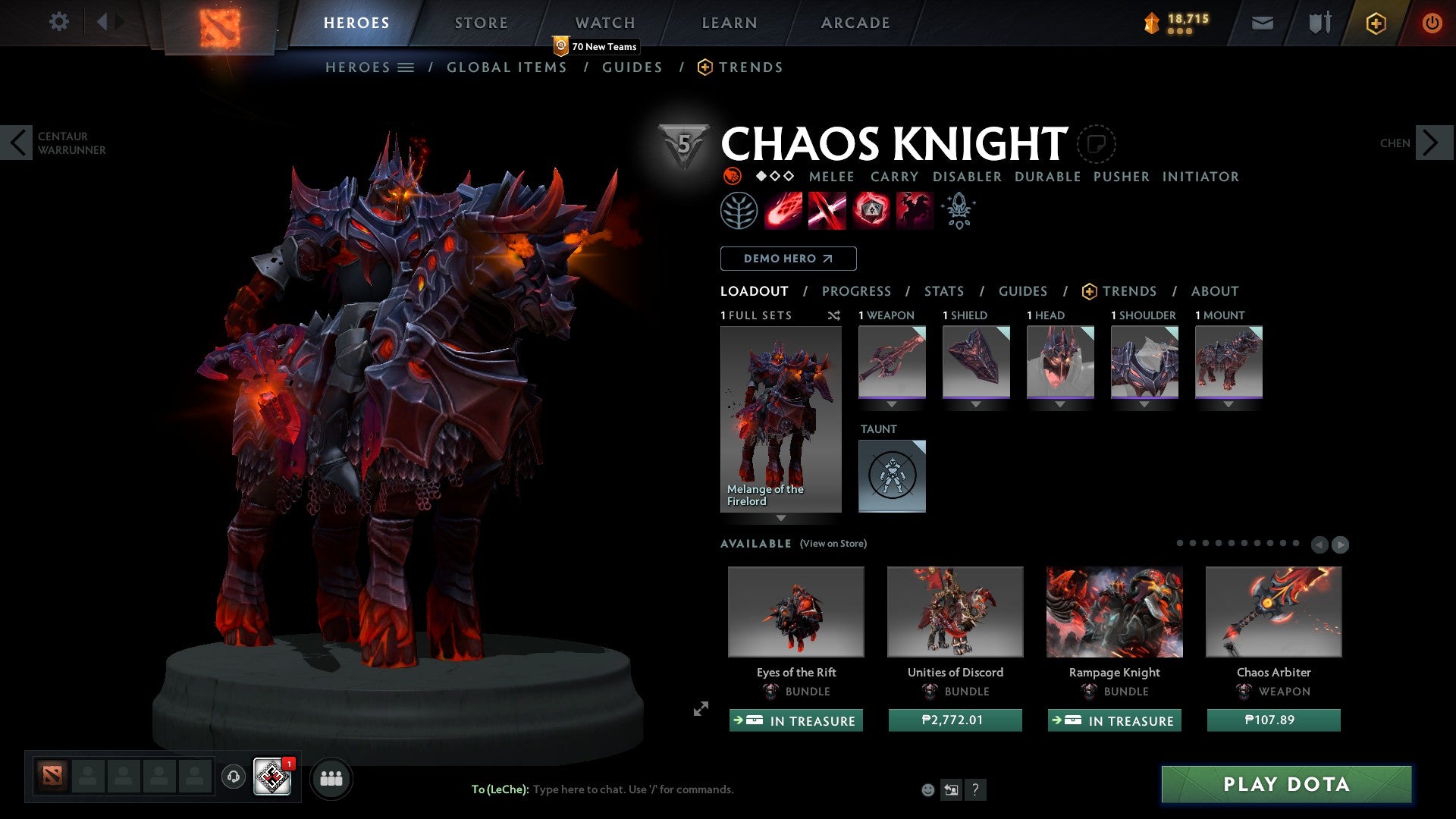Image resolution: width=1456 pixels, height=819 pixels.
Task: View the Chaos Bolt ability icon
Action: (x=783, y=210)
